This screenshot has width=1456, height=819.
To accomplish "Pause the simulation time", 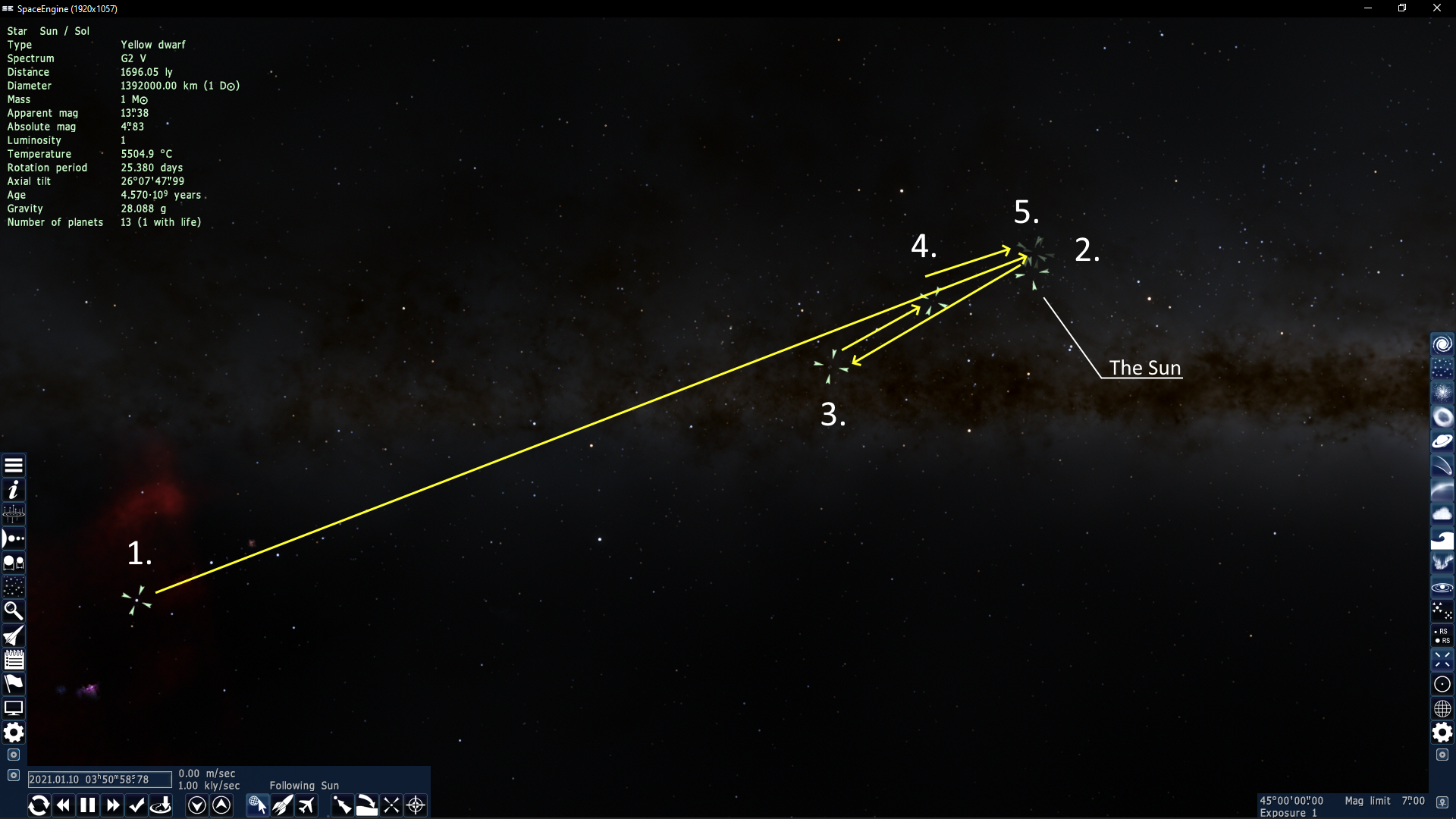I will 88,805.
